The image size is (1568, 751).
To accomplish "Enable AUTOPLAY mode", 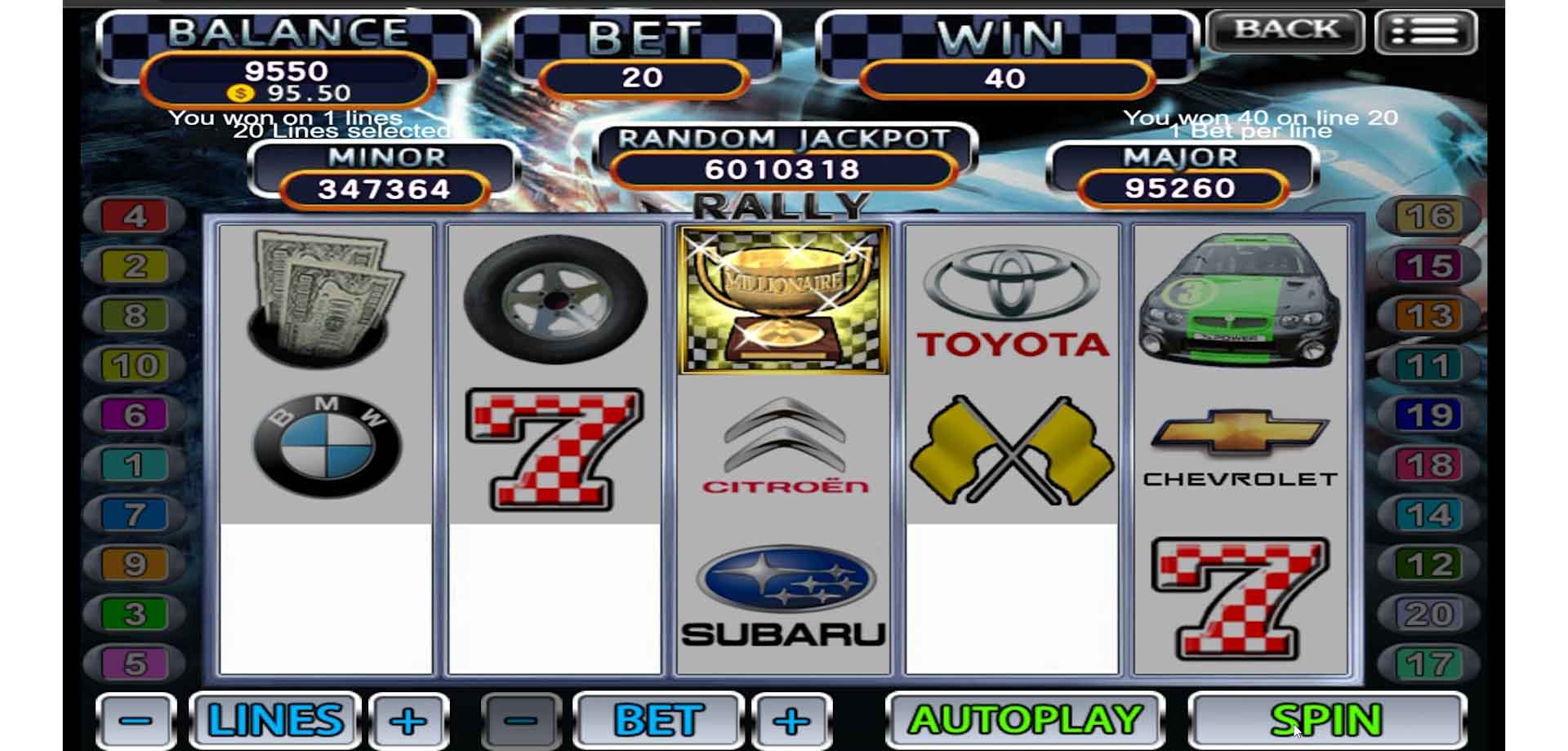I will tap(1025, 720).
